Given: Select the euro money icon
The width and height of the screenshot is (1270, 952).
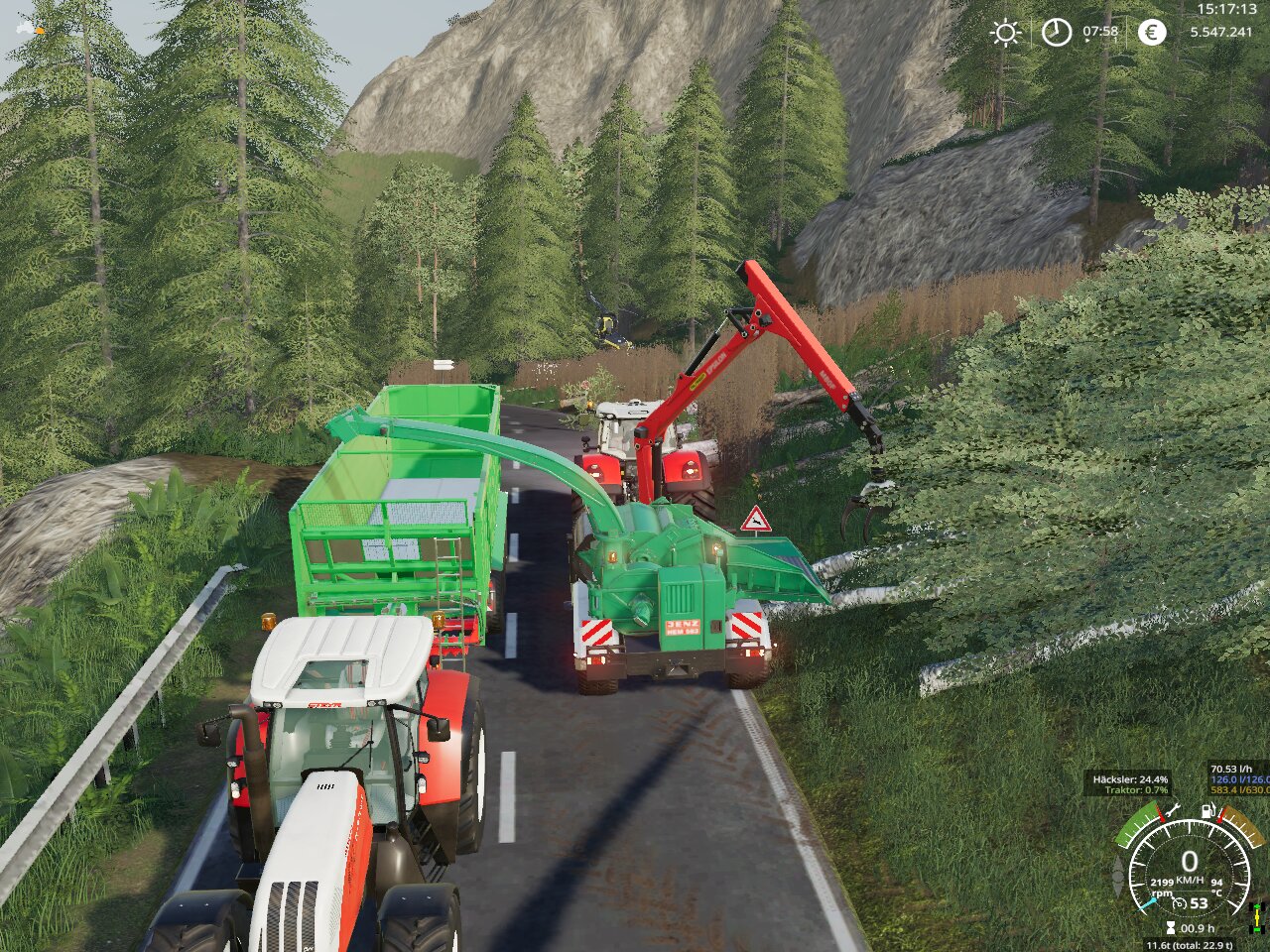Looking at the screenshot, I should [x=1151, y=33].
